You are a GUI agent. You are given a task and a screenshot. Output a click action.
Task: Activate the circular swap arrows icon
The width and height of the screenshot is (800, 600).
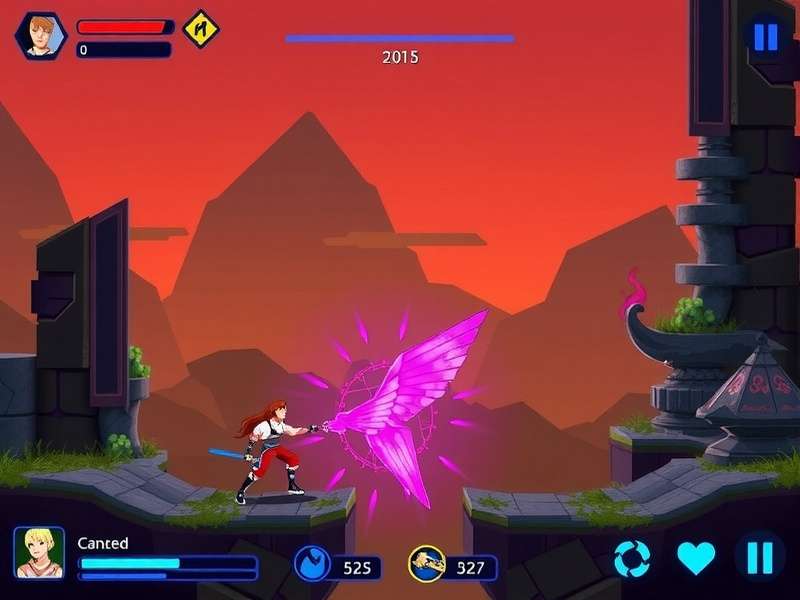coord(632,558)
